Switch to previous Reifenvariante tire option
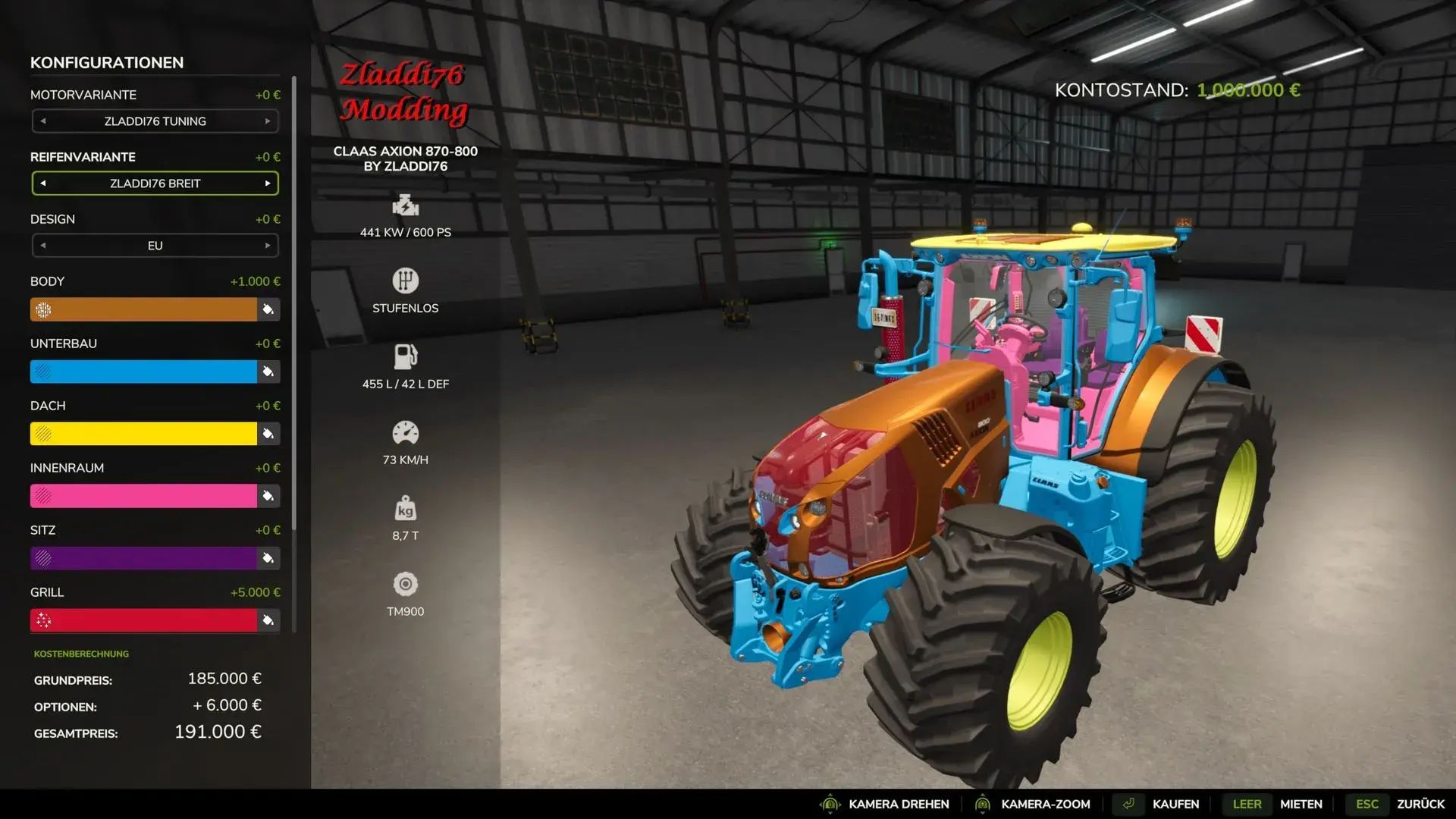 tap(43, 184)
